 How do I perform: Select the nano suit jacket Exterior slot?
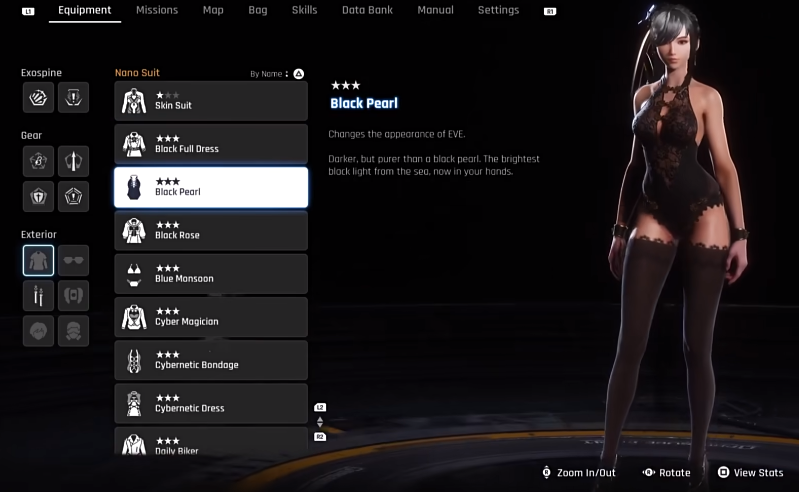[39, 261]
